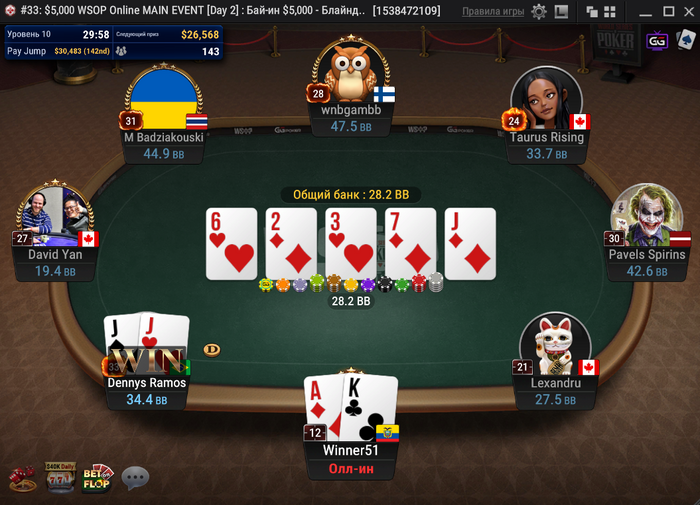Select Pavels Spirins' Joker avatar
This screenshot has width=700, height=505.
pyautogui.click(x=640, y=214)
